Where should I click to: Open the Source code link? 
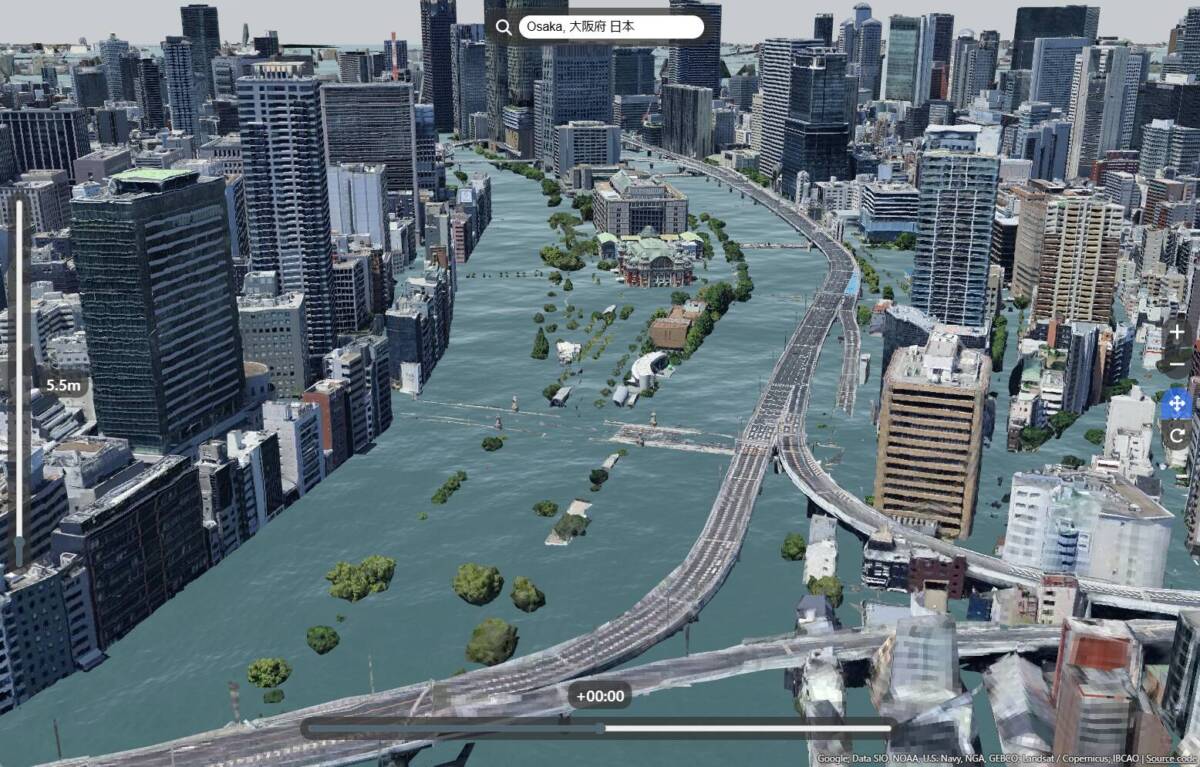pos(1172,759)
